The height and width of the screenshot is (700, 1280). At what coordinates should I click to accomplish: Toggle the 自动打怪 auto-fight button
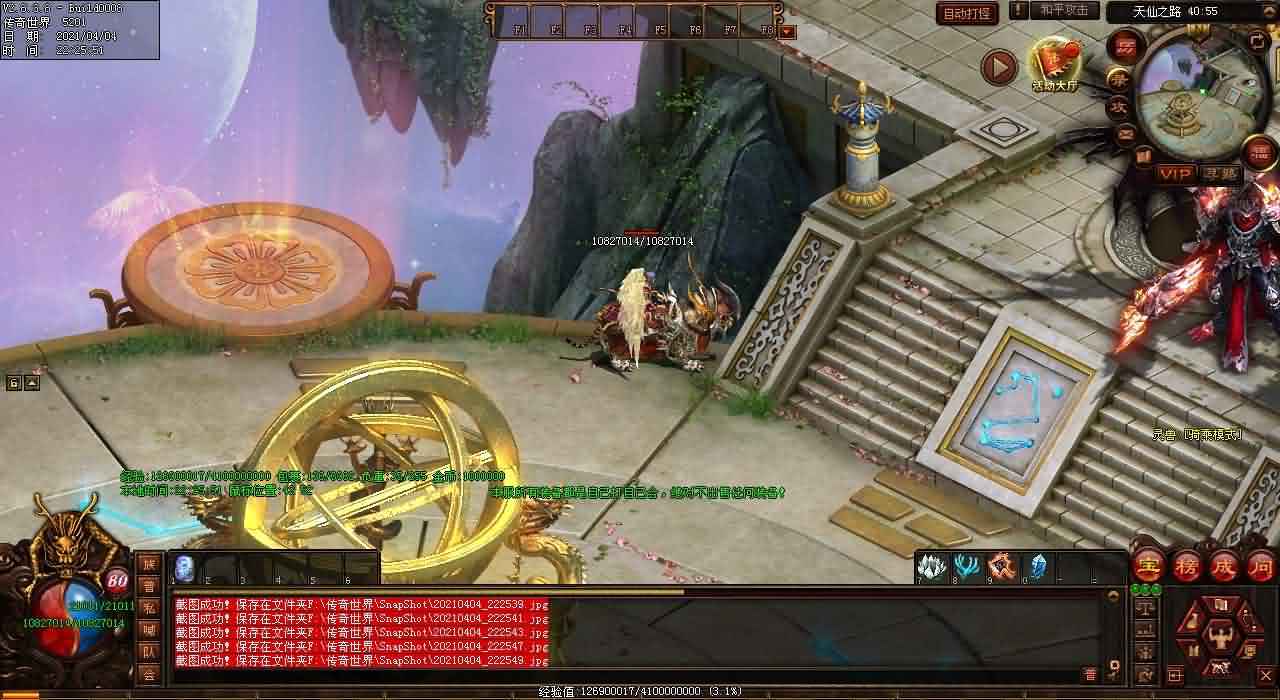967,13
